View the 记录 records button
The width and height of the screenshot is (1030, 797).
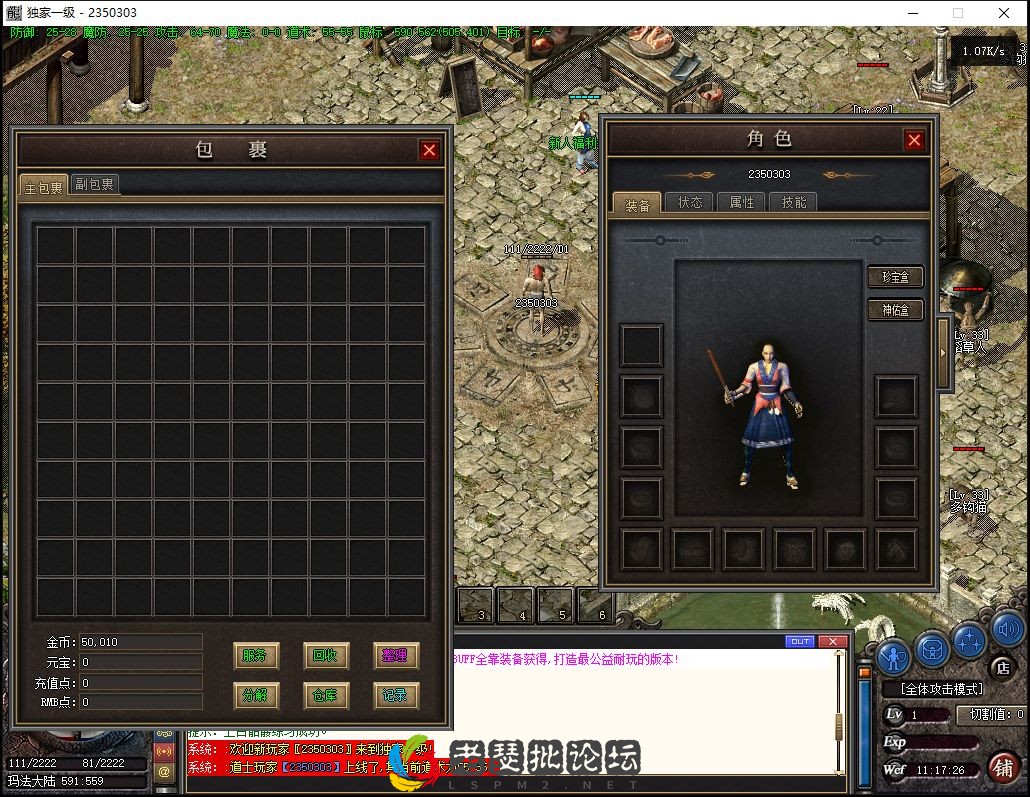coord(395,695)
